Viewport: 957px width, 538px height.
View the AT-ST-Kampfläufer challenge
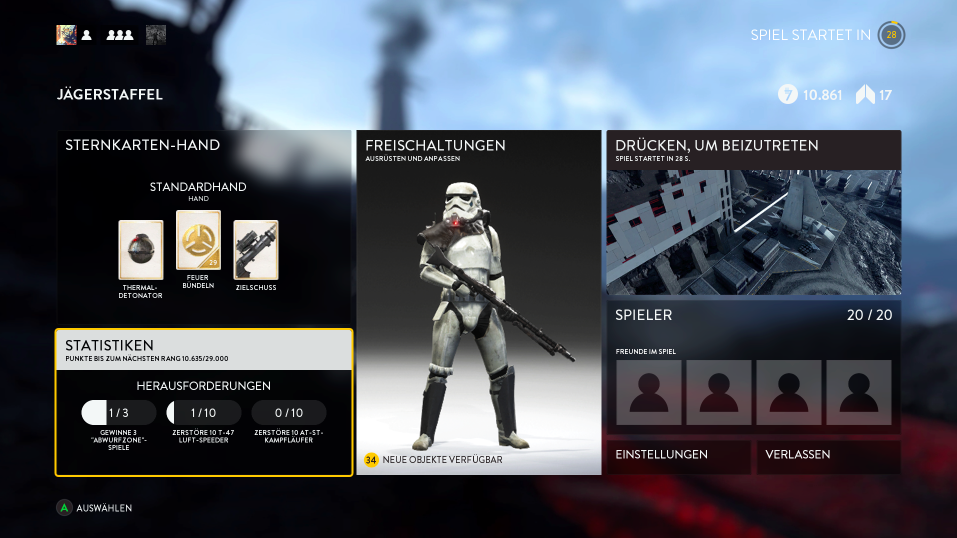(288, 413)
